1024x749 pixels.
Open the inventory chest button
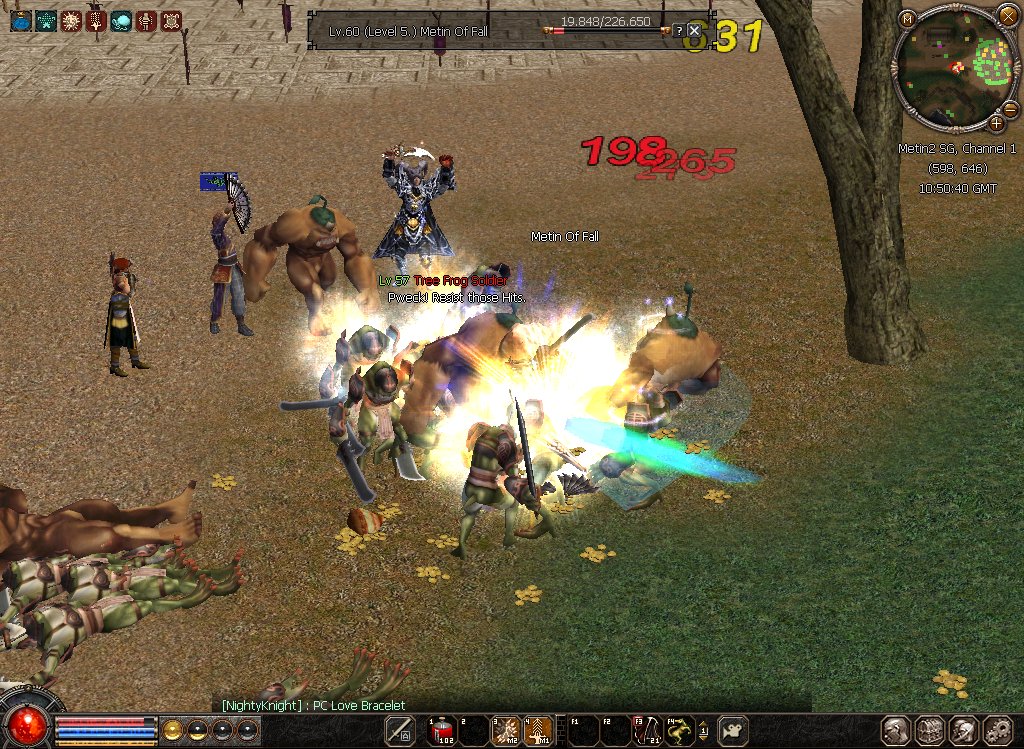tap(930, 731)
